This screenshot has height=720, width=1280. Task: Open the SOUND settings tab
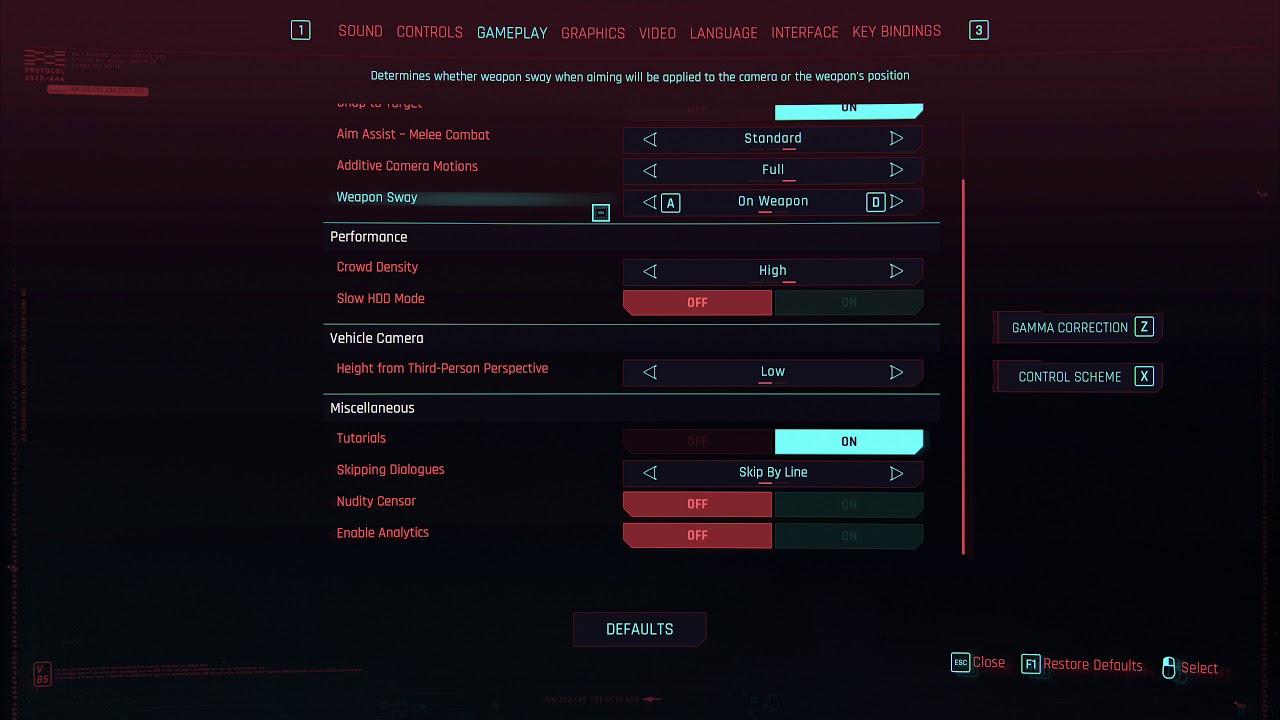(360, 31)
